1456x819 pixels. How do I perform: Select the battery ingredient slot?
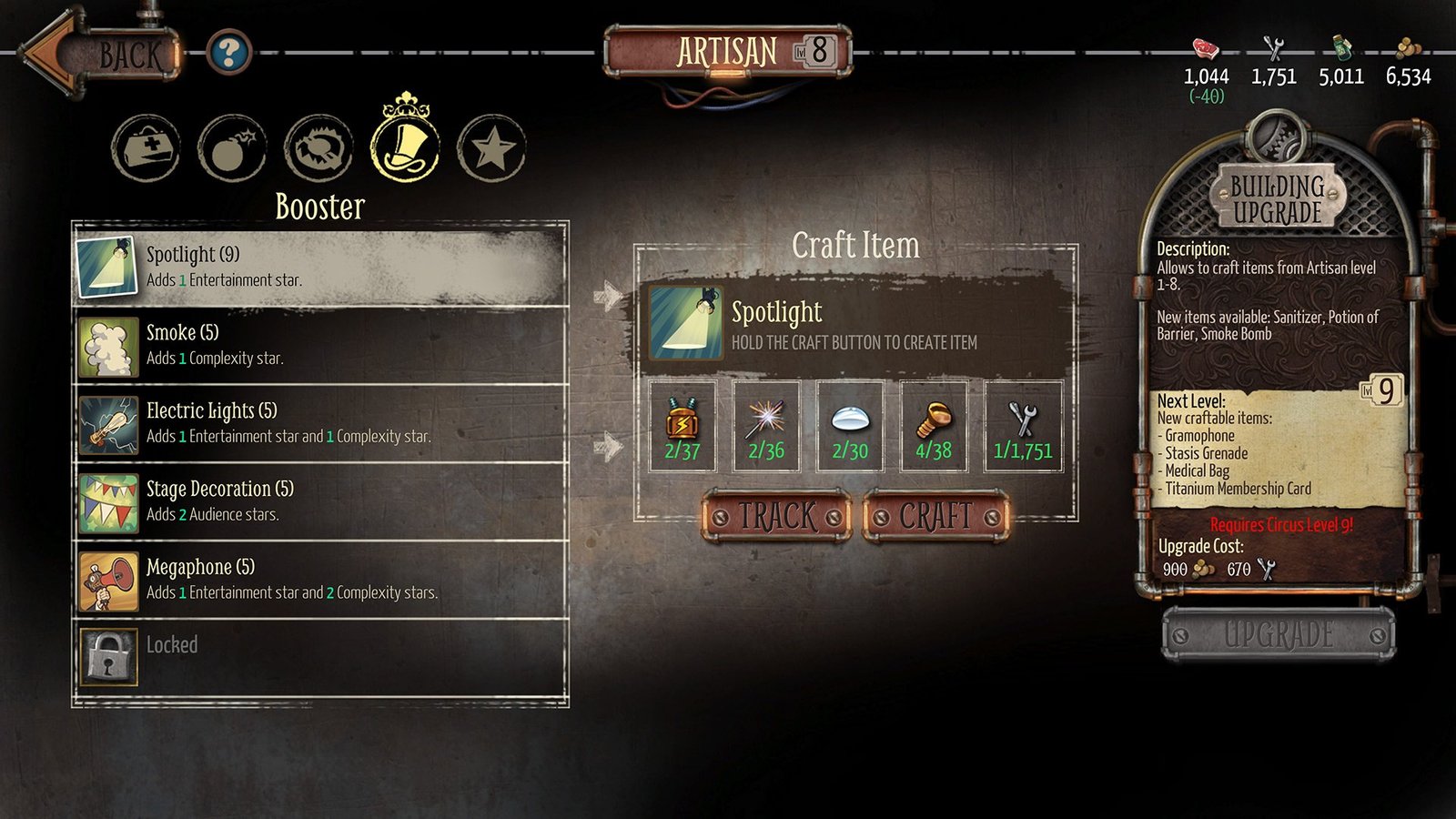(682, 426)
